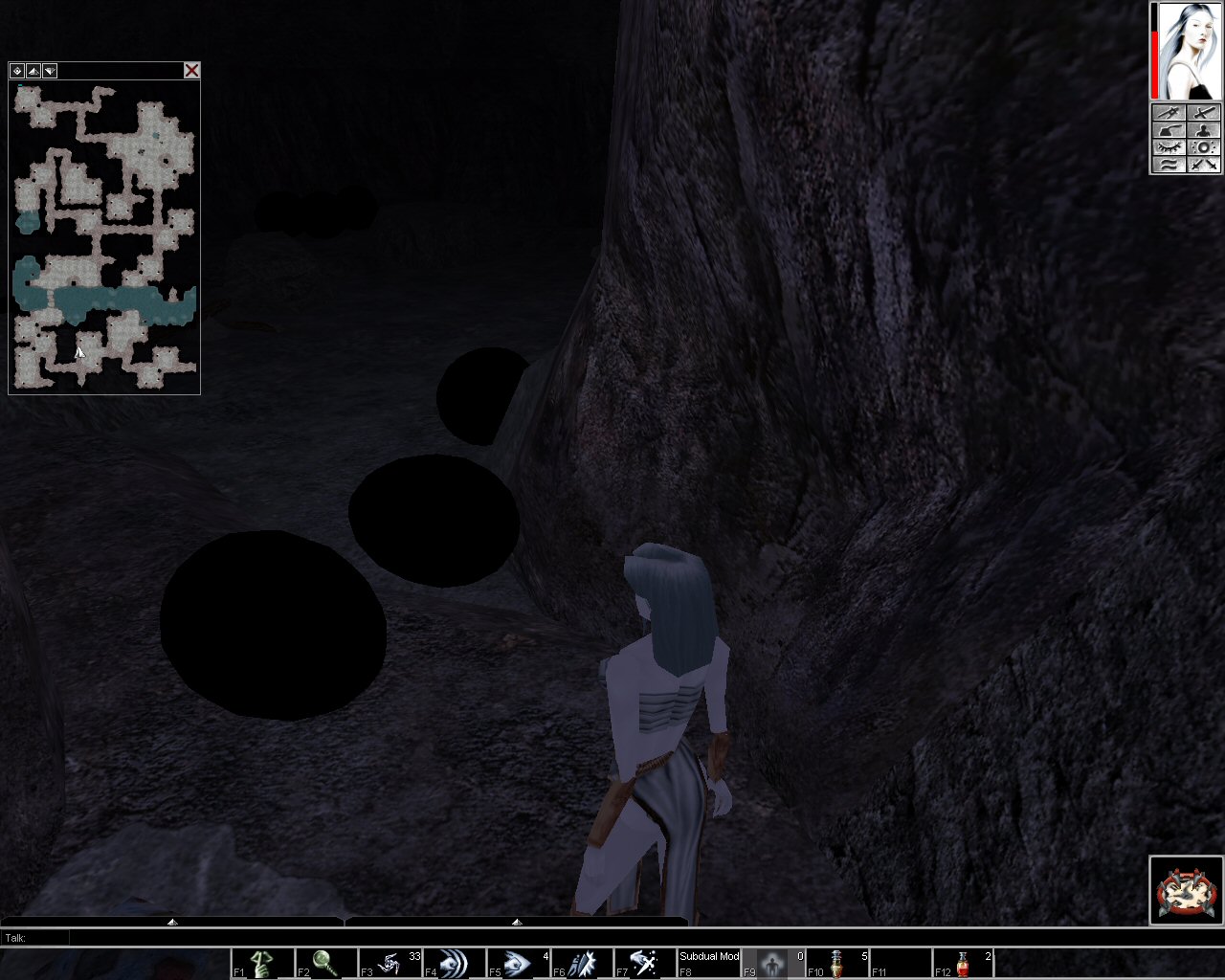Click the diamond button on minimap header
The image size is (1225, 980).
click(x=17, y=71)
